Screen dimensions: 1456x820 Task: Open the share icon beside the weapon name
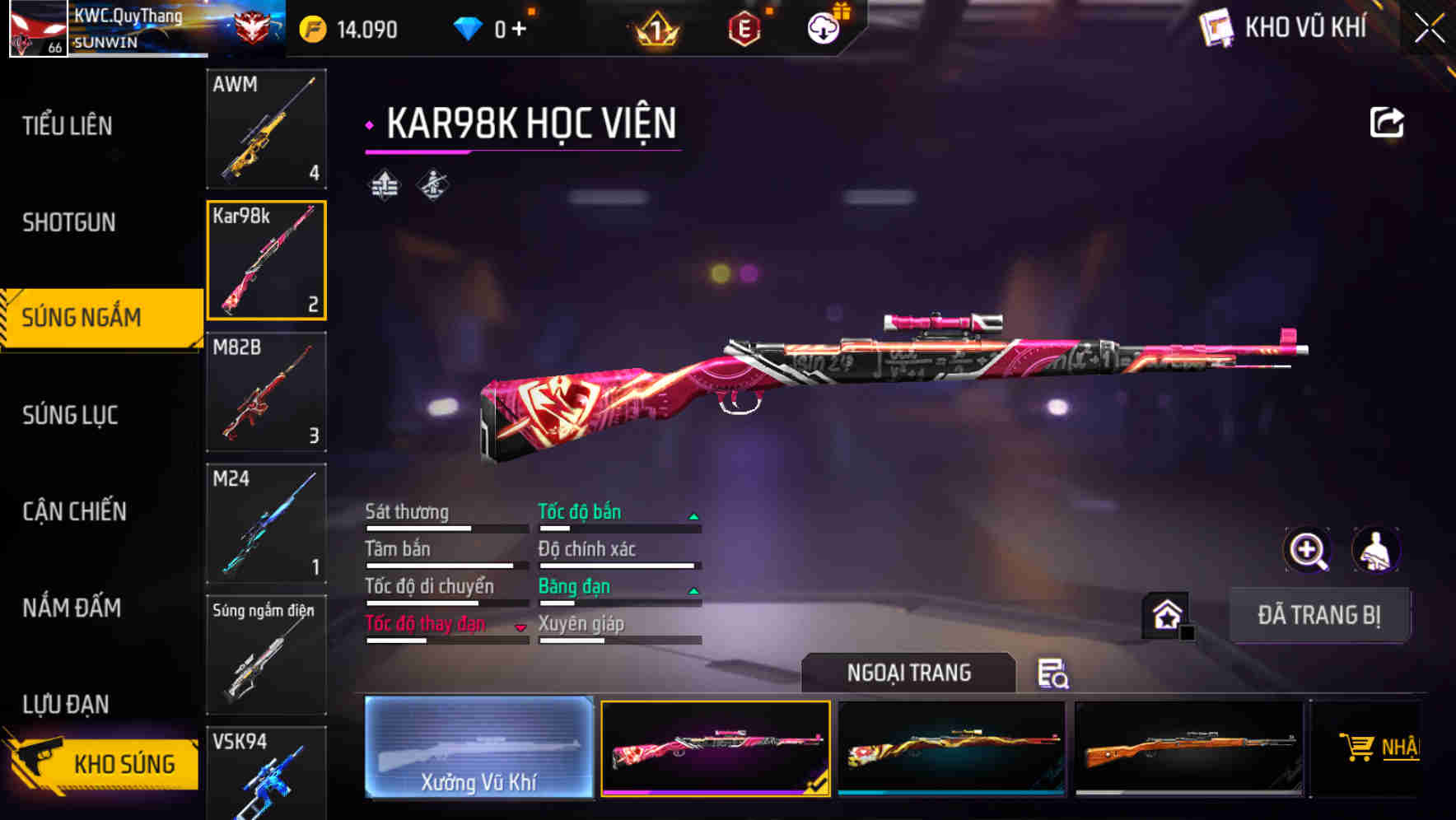[x=1387, y=121]
